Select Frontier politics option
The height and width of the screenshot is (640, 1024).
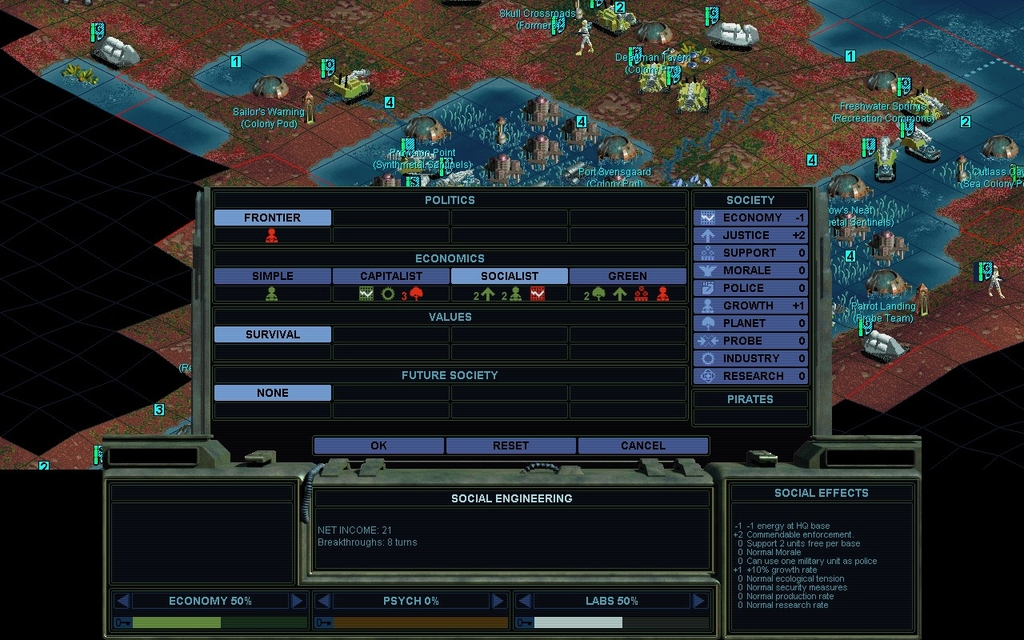272,218
